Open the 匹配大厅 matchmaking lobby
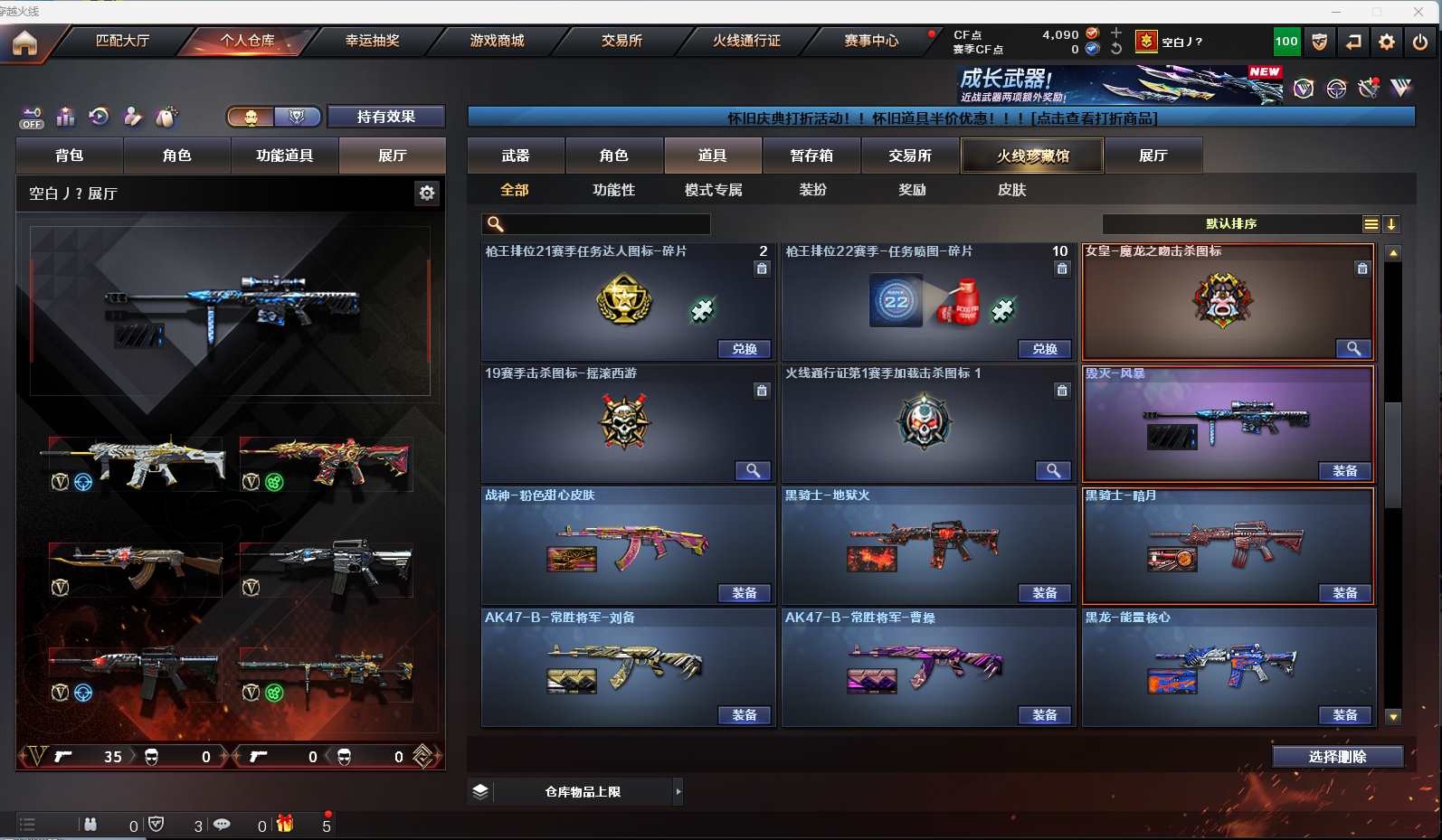The image size is (1442, 840). click(x=122, y=41)
